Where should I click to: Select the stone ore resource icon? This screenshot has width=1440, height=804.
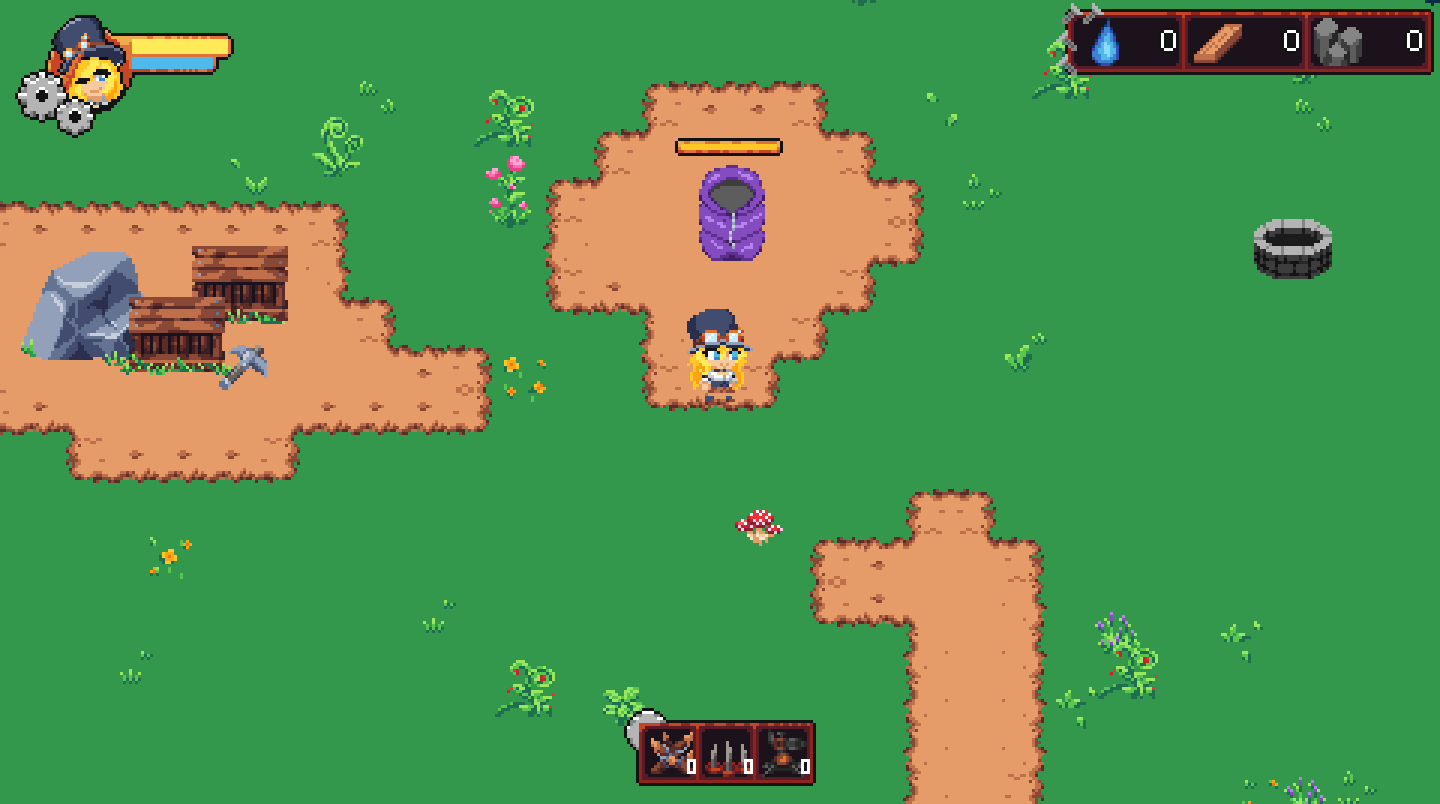click(x=1340, y=43)
